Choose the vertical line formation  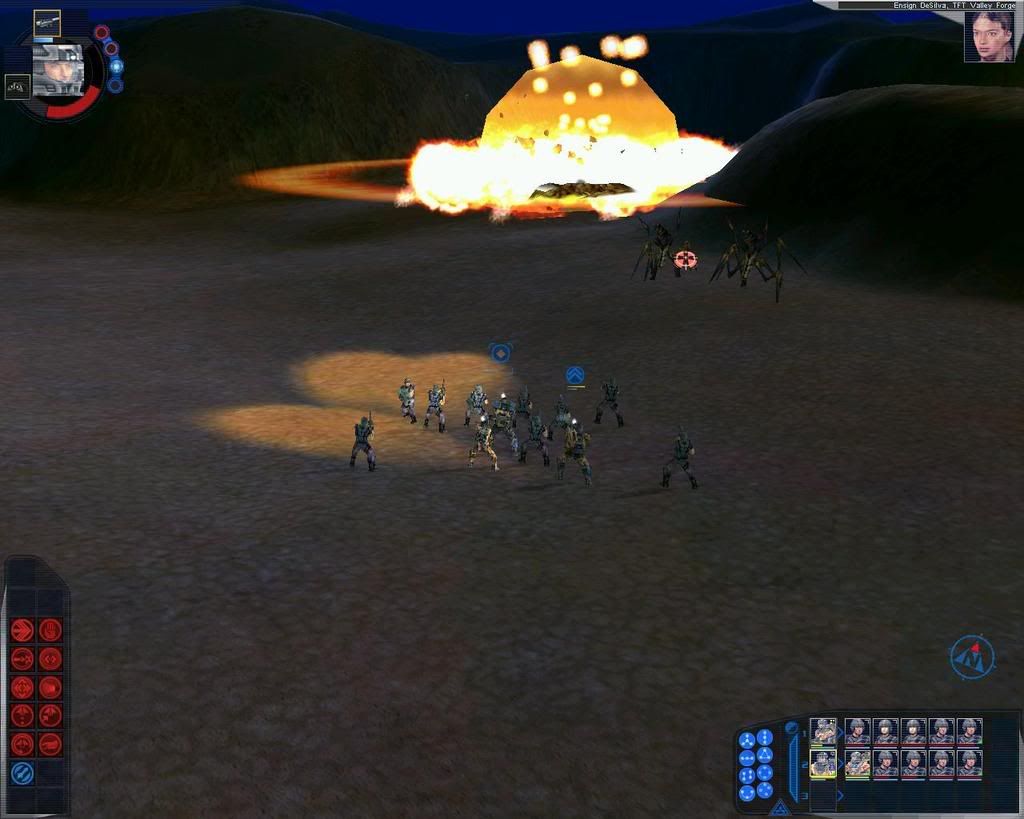[x=765, y=738]
